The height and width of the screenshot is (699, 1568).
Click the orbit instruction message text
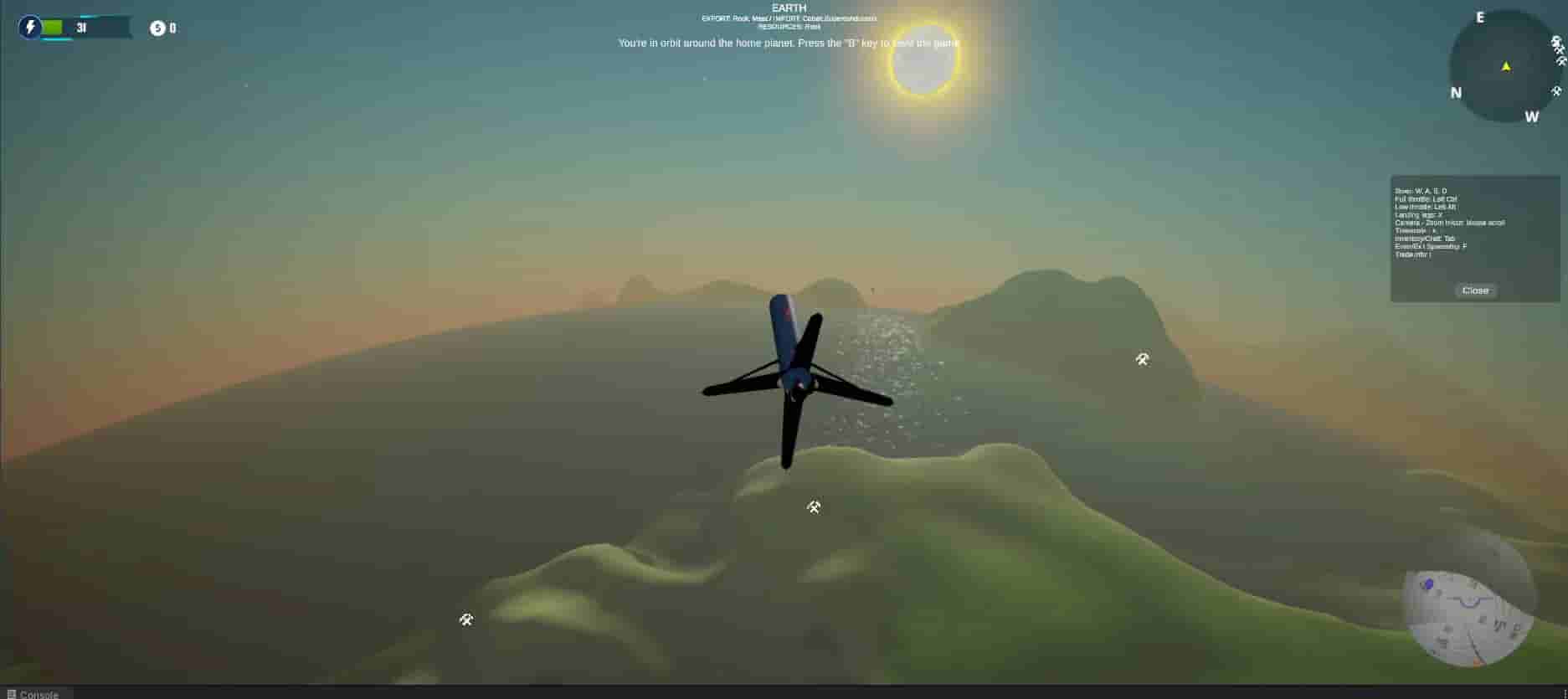click(789, 43)
